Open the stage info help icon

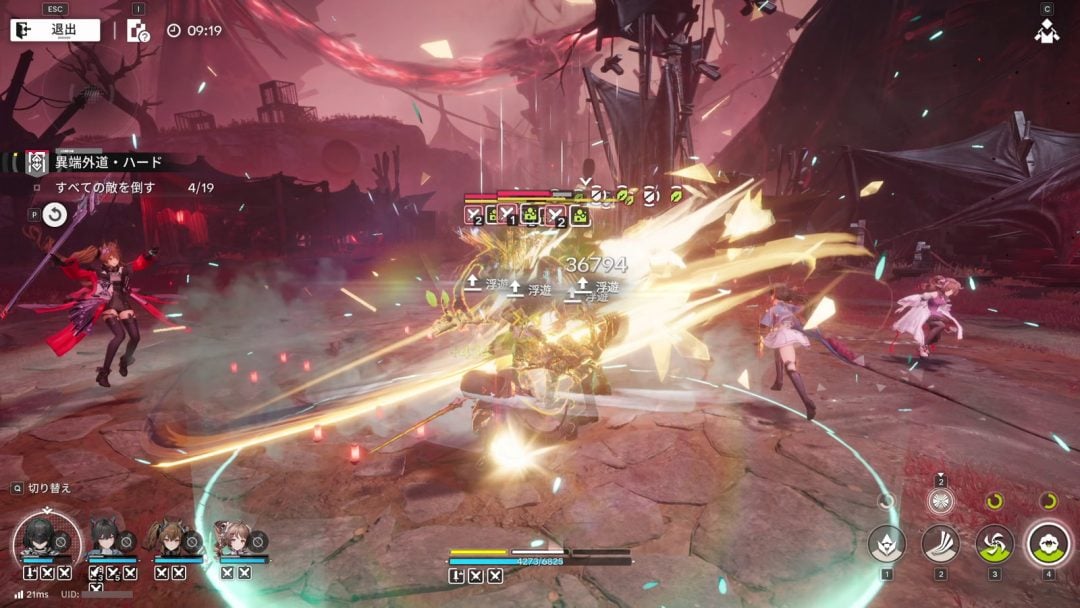(x=137, y=31)
